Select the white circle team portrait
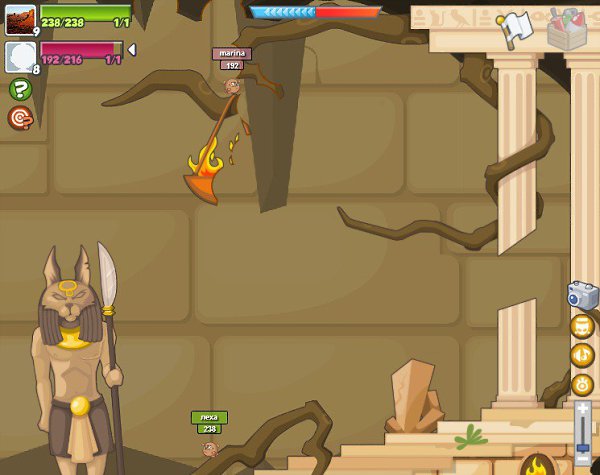 pos(20,56)
